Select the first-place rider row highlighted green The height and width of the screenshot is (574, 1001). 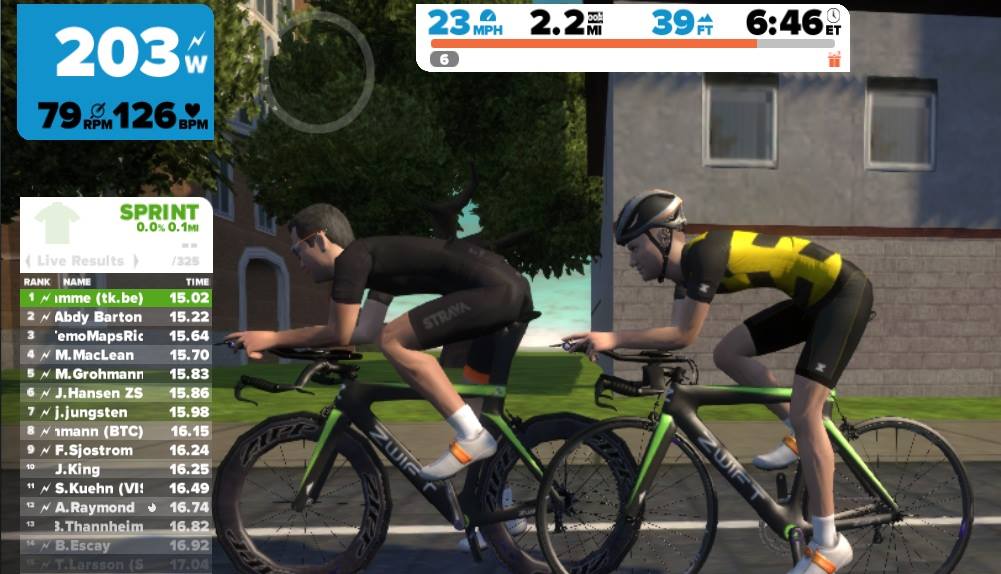click(115, 297)
